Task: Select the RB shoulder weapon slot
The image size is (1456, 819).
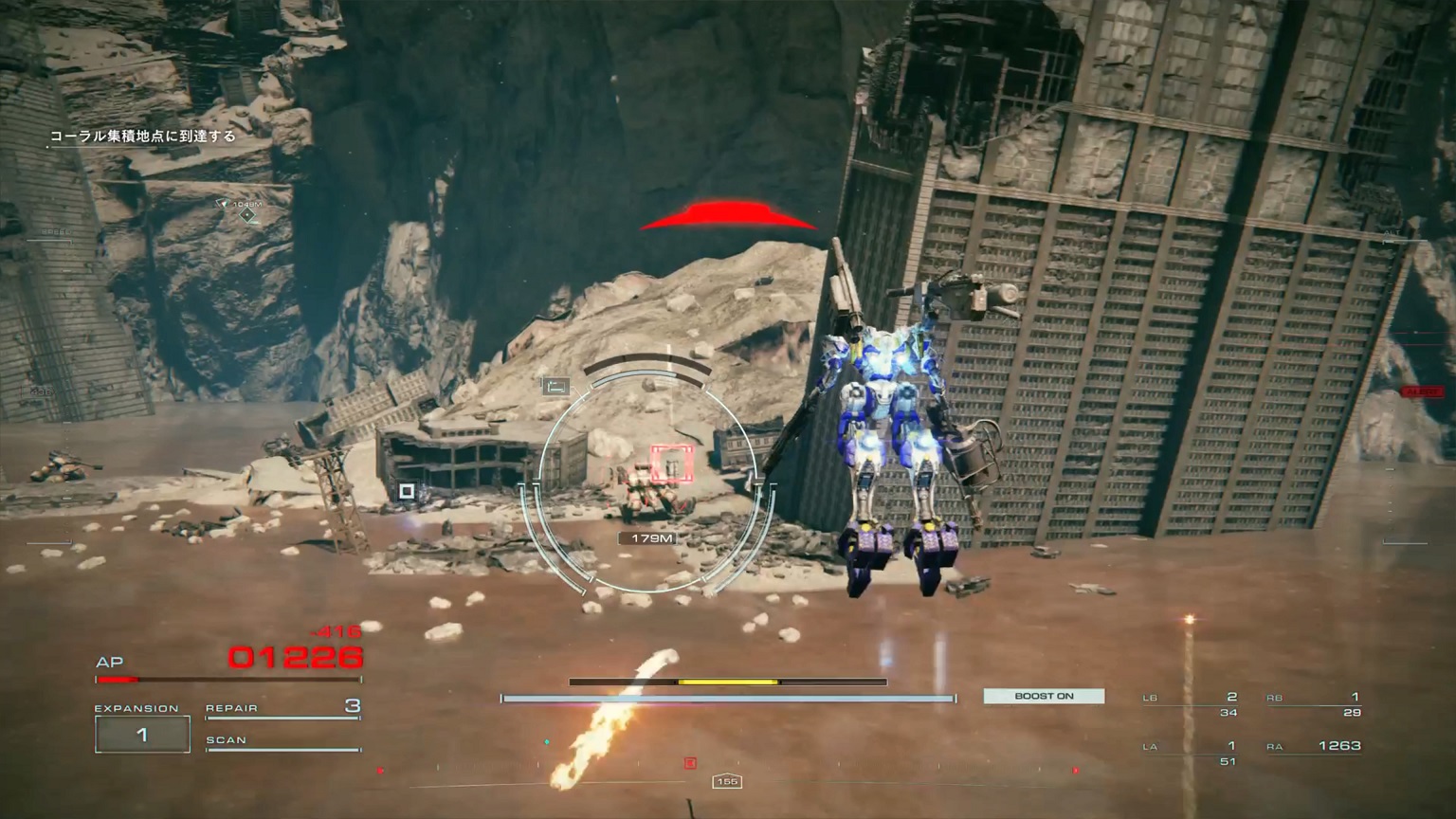Action: [1314, 703]
